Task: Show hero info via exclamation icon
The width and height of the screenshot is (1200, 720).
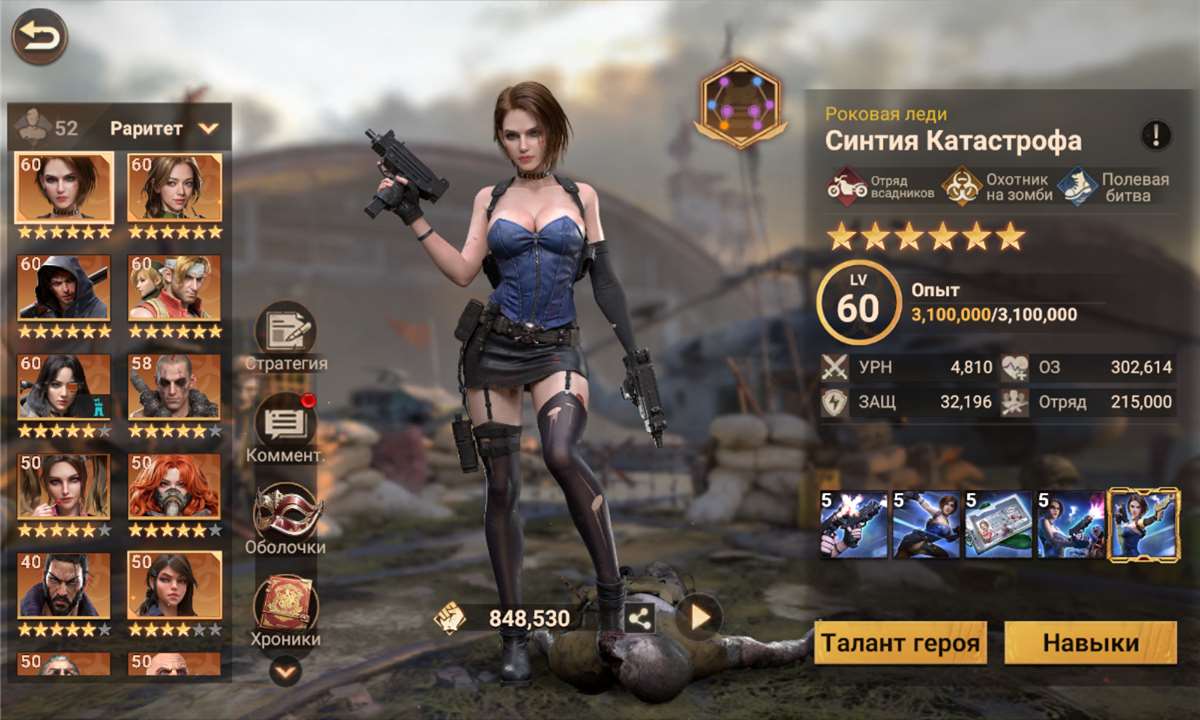Action: click(x=1156, y=134)
